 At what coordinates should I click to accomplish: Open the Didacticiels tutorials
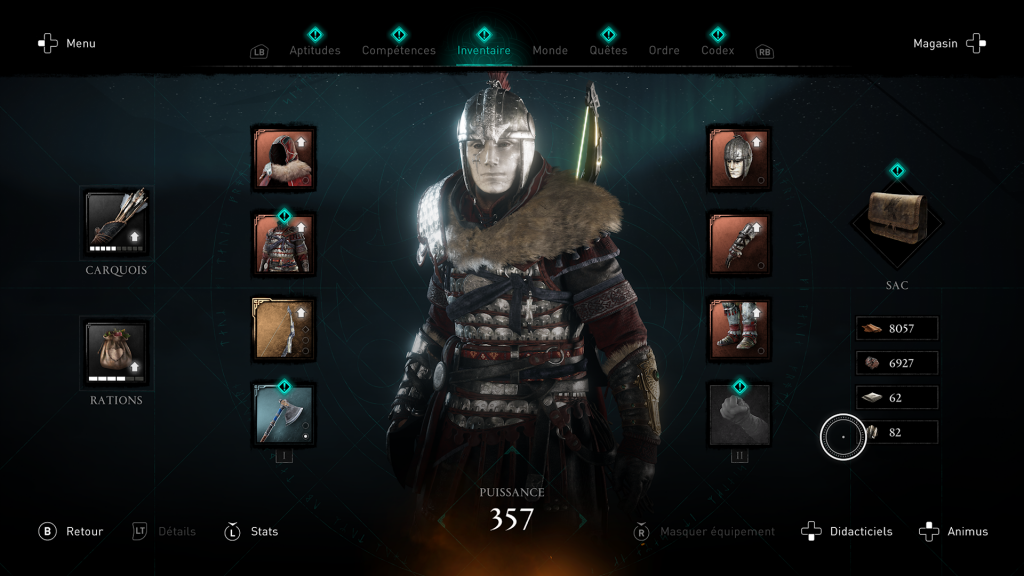click(x=848, y=531)
